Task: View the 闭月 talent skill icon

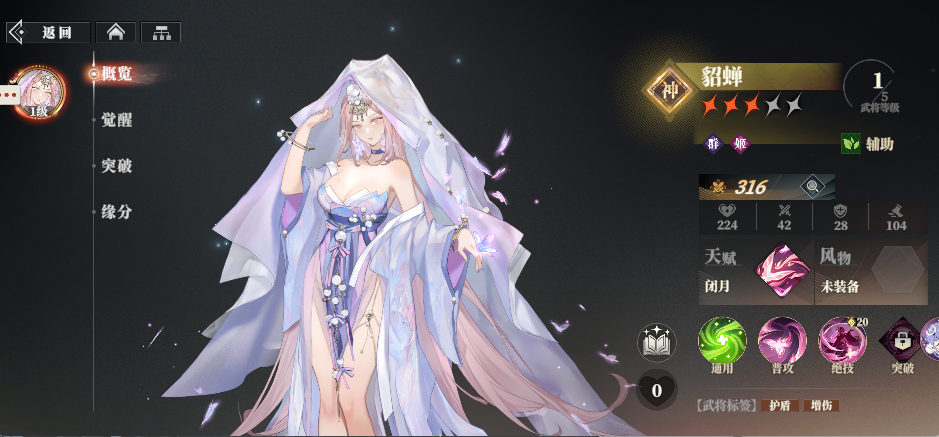Action: tap(783, 272)
